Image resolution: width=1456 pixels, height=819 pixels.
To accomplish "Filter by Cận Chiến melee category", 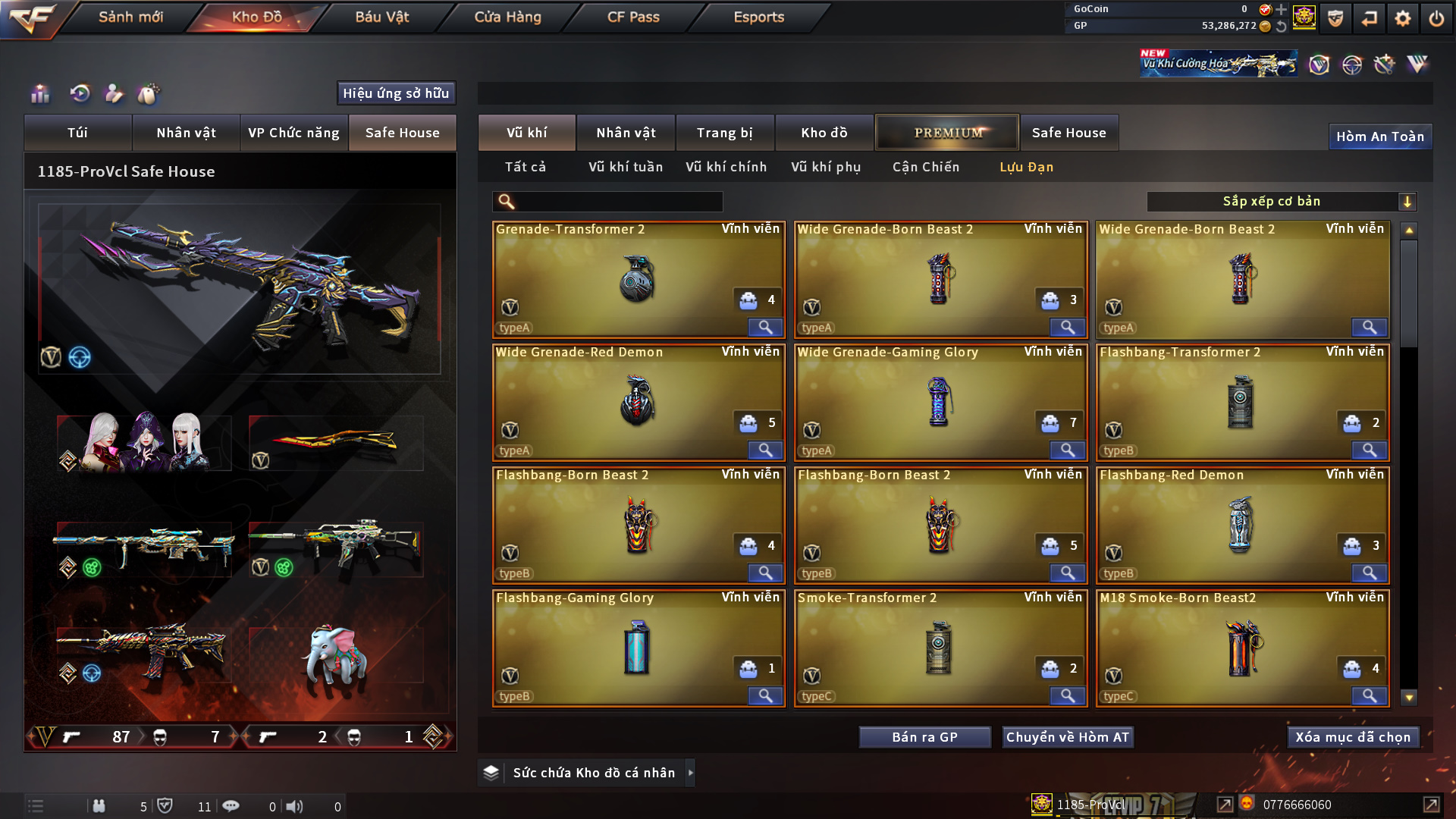I will pos(925,167).
